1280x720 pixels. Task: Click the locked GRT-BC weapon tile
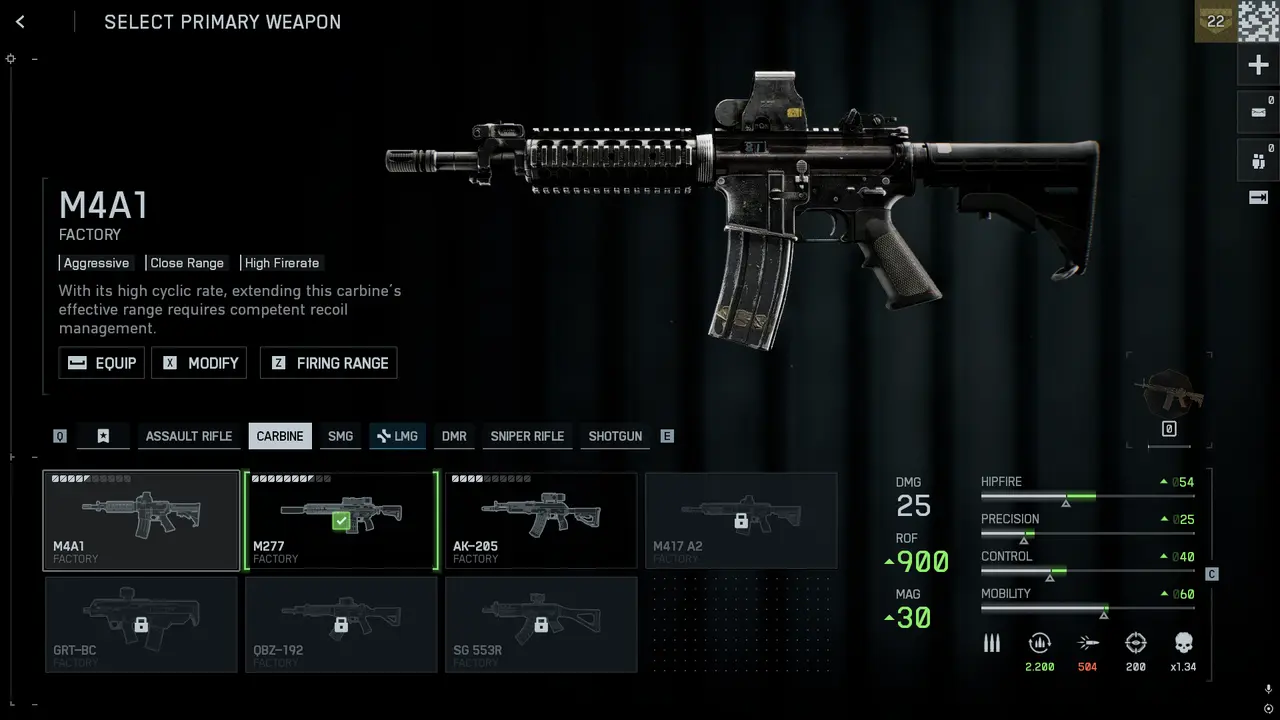141,624
